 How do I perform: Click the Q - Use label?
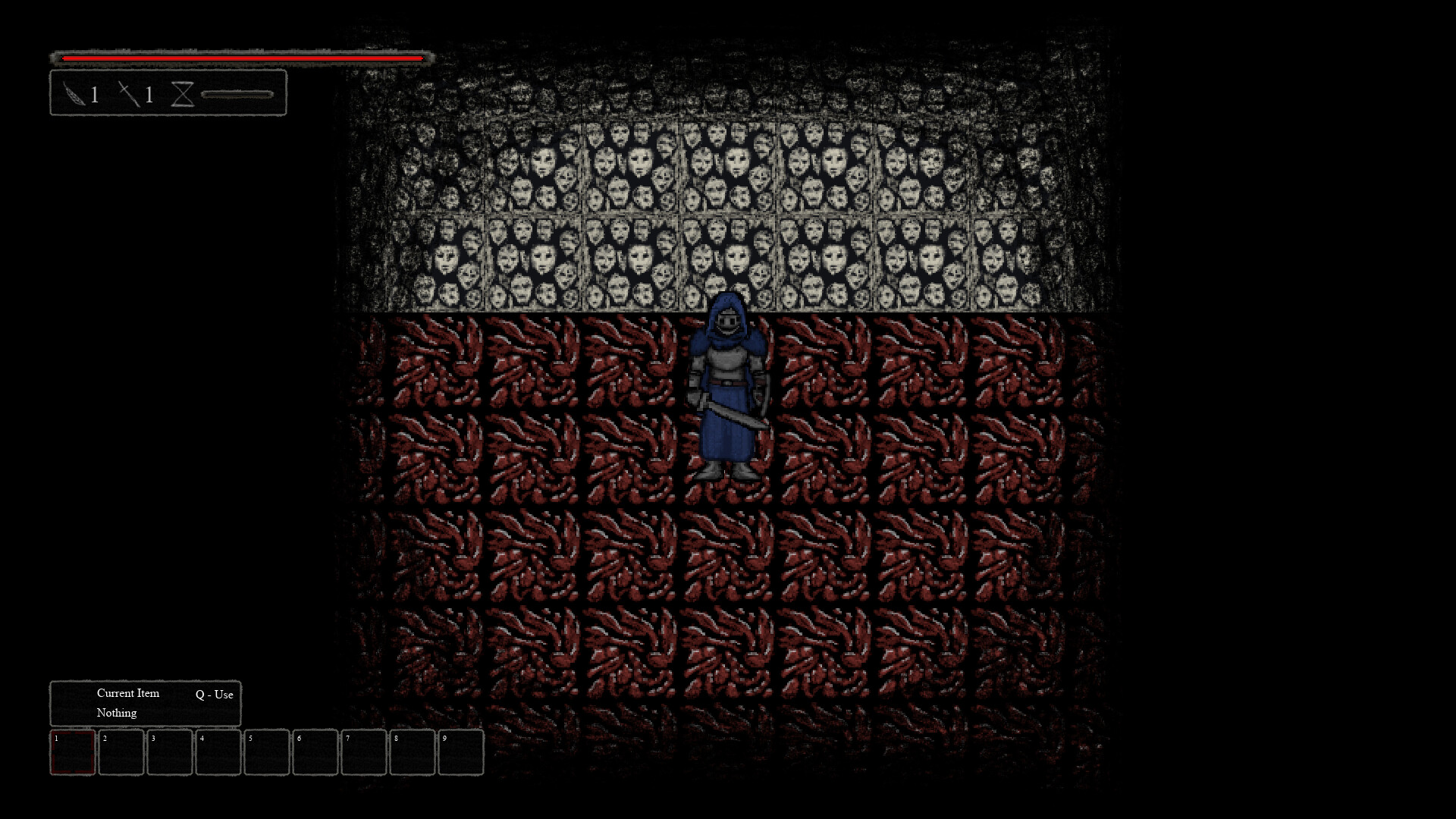tap(215, 695)
